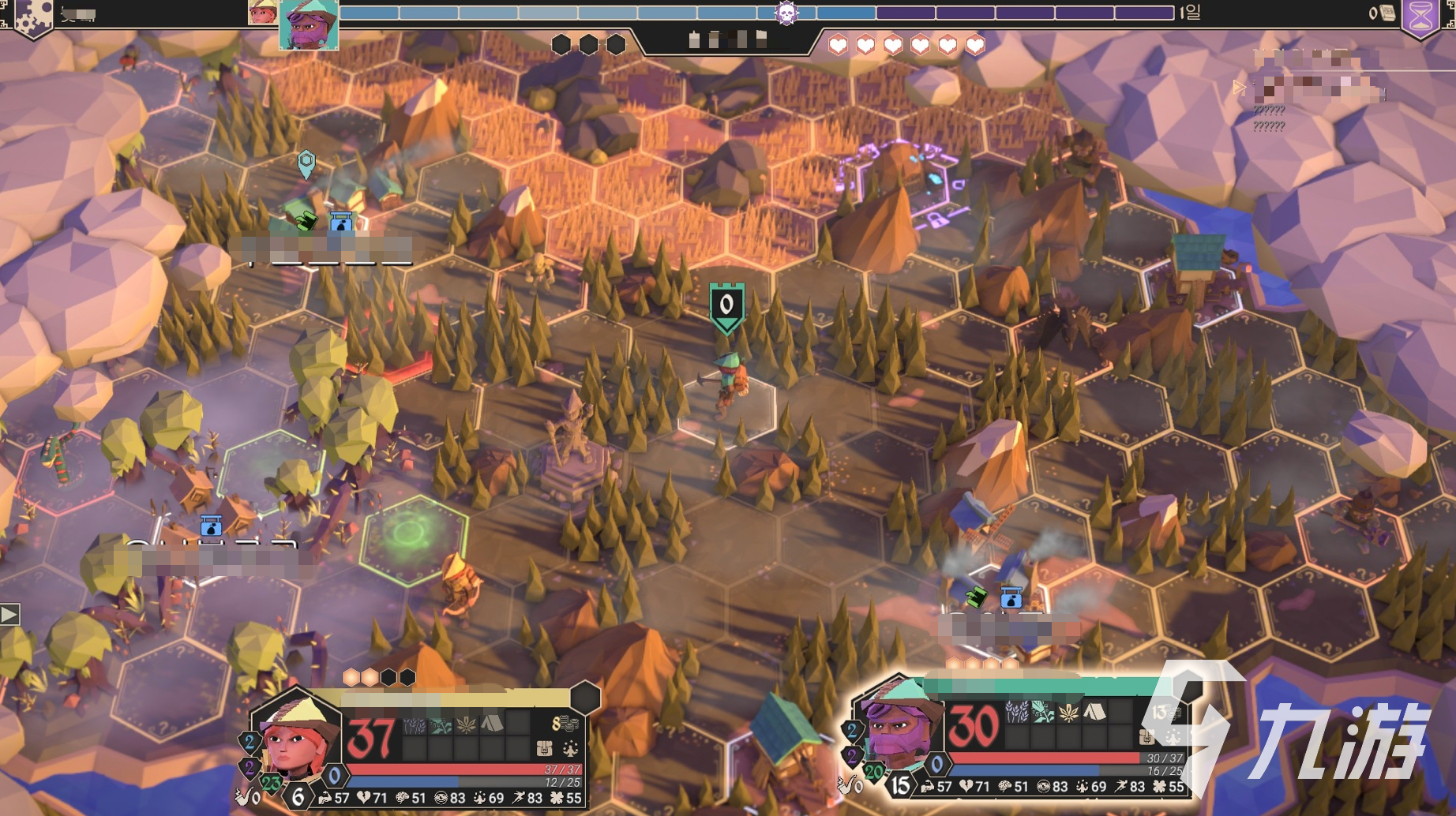The width and height of the screenshot is (1456, 816).
Task: Select the red-haired hero's wheat herb item
Action: (x=415, y=723)
